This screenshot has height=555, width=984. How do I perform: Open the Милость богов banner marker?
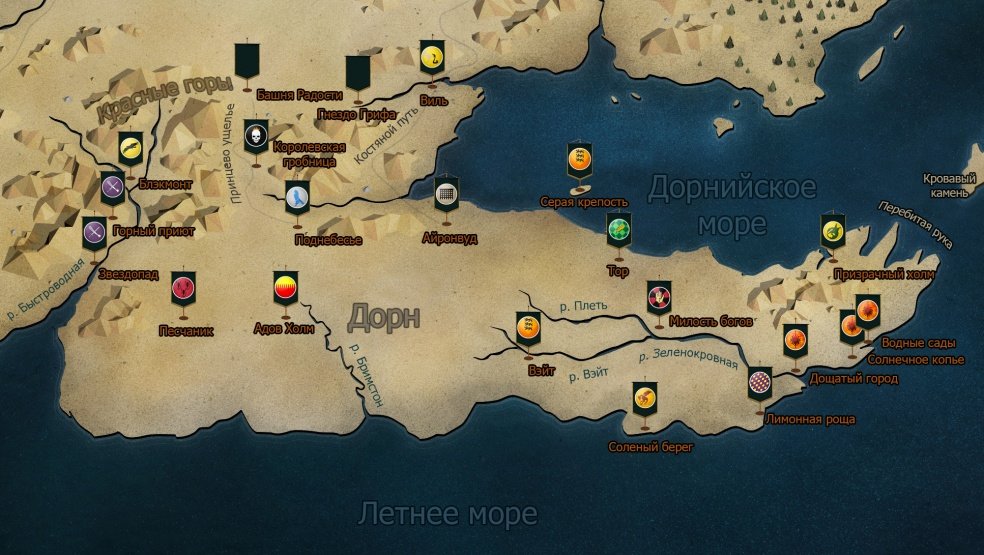pos(658,295)
